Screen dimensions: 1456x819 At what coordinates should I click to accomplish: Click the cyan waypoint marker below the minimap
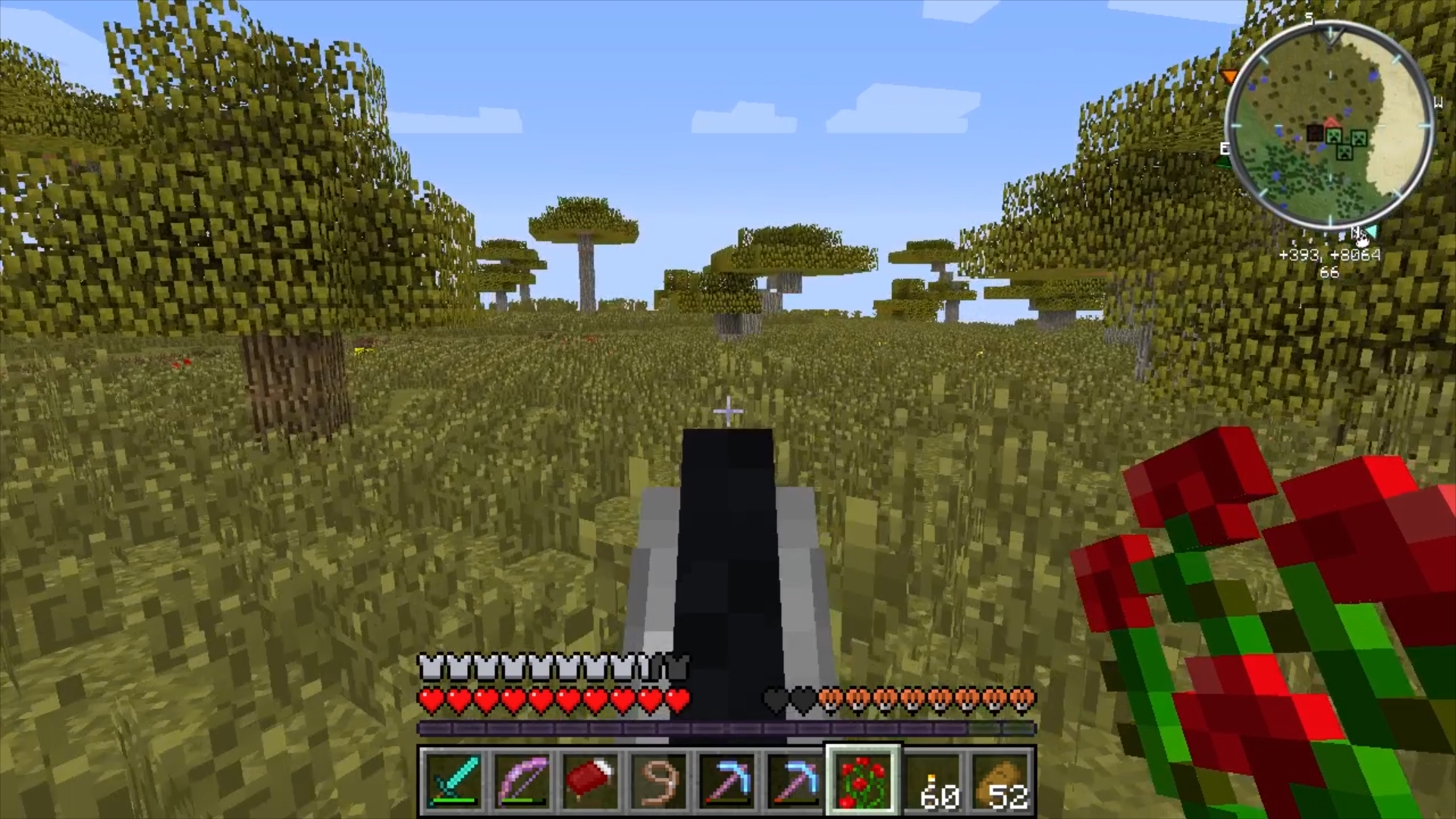pos(1371,231)
